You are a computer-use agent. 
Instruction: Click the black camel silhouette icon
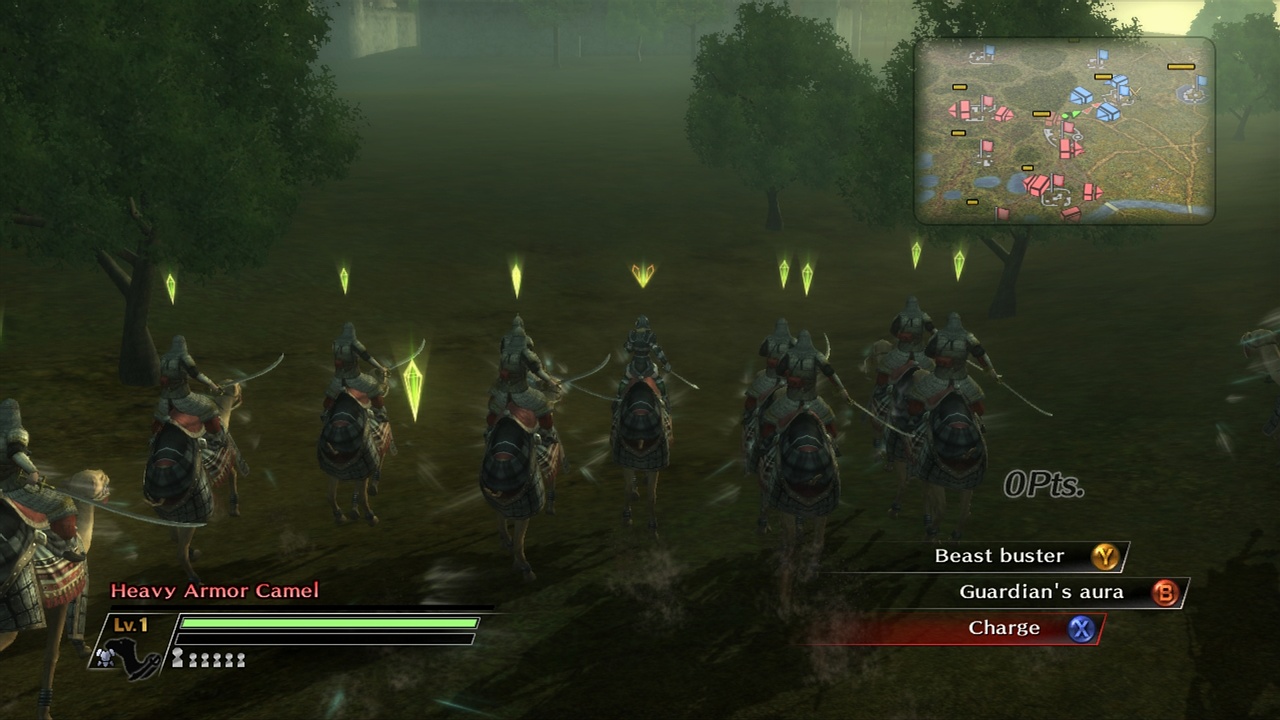point(130,657)
